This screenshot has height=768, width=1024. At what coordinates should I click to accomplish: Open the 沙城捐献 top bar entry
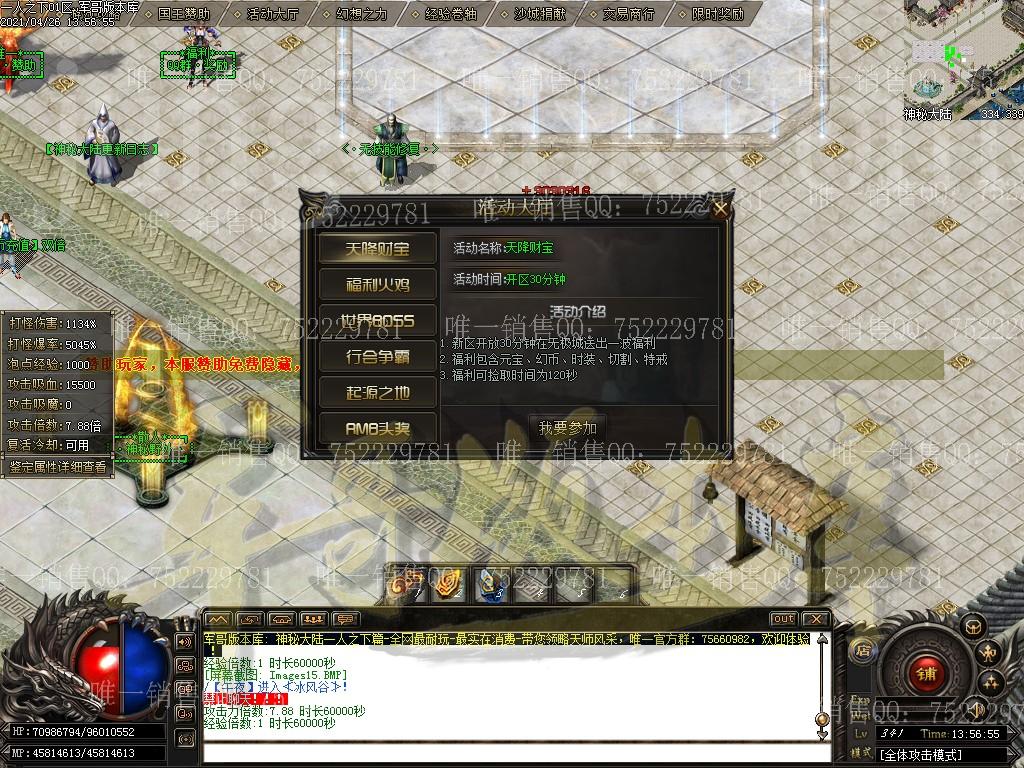point(539,14)
